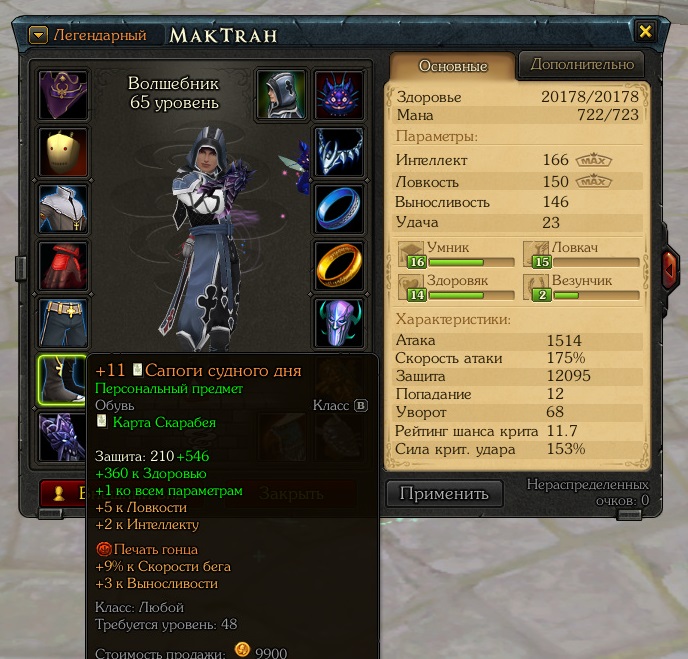Select the yellow face mask slot

(x=64, y=152)
